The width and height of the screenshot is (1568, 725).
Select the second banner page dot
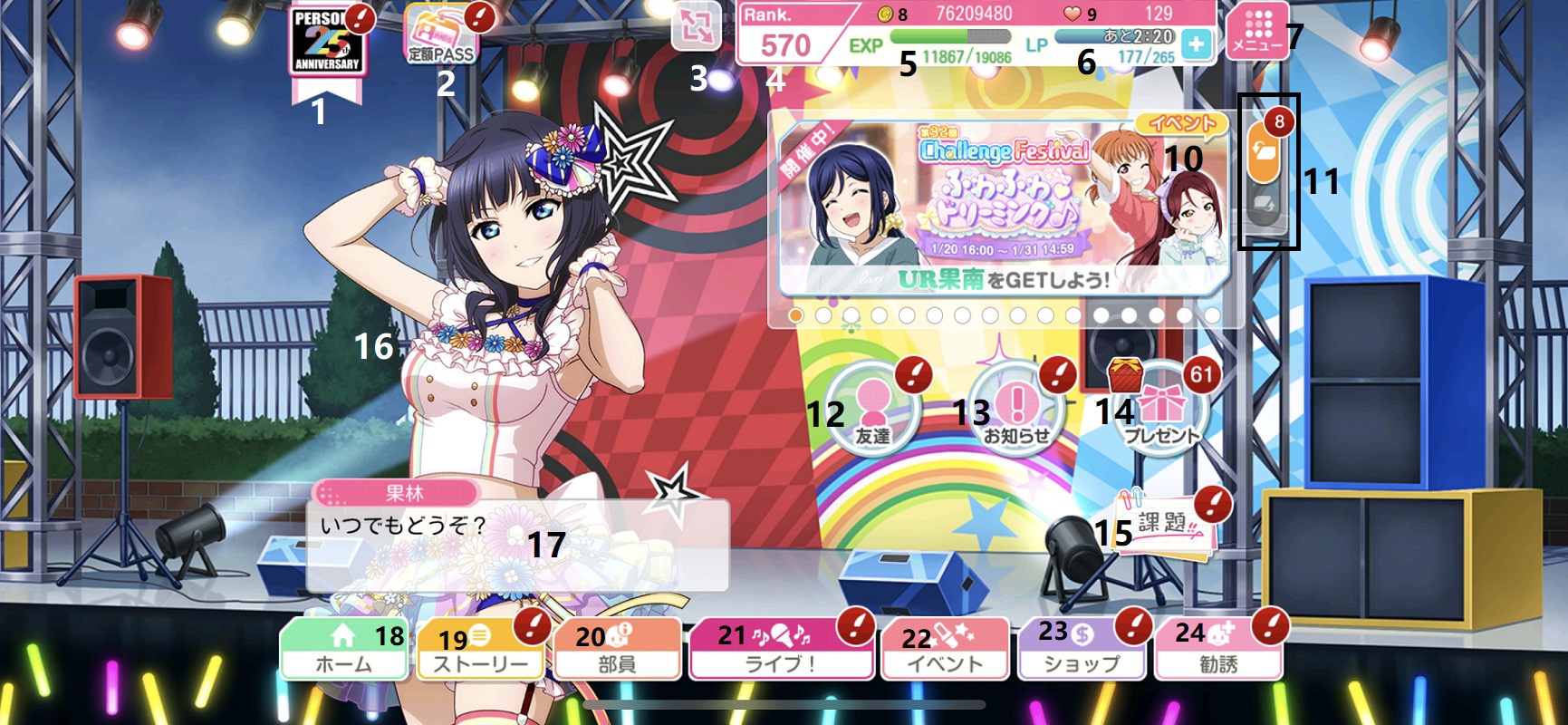823,315
